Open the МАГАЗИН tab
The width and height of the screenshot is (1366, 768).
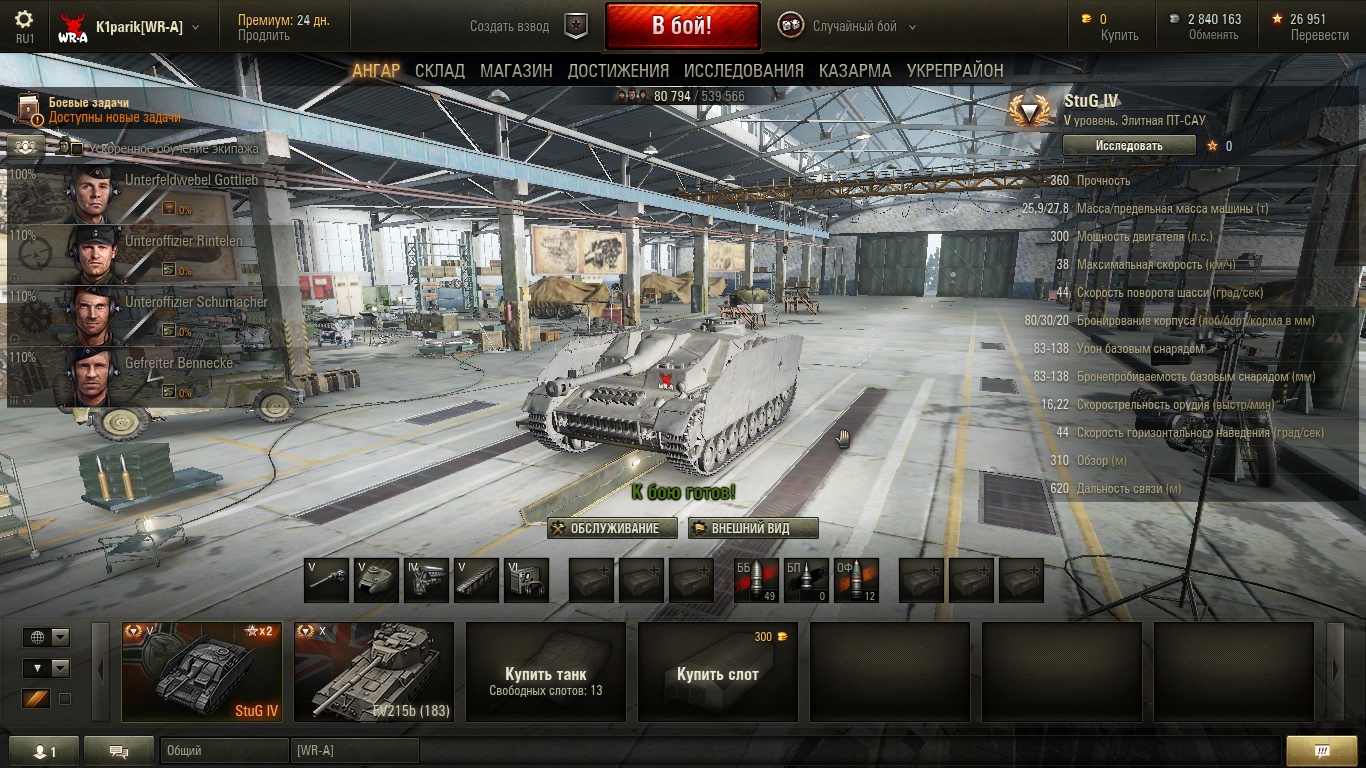516,70
